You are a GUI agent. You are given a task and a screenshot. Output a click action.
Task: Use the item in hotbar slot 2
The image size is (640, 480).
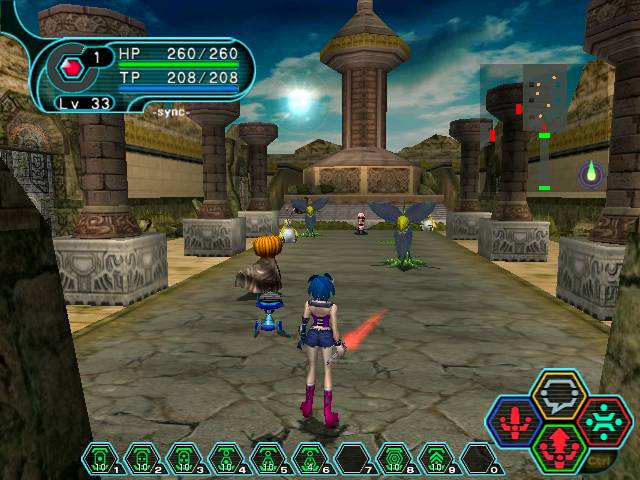click(x=142, y=459)
